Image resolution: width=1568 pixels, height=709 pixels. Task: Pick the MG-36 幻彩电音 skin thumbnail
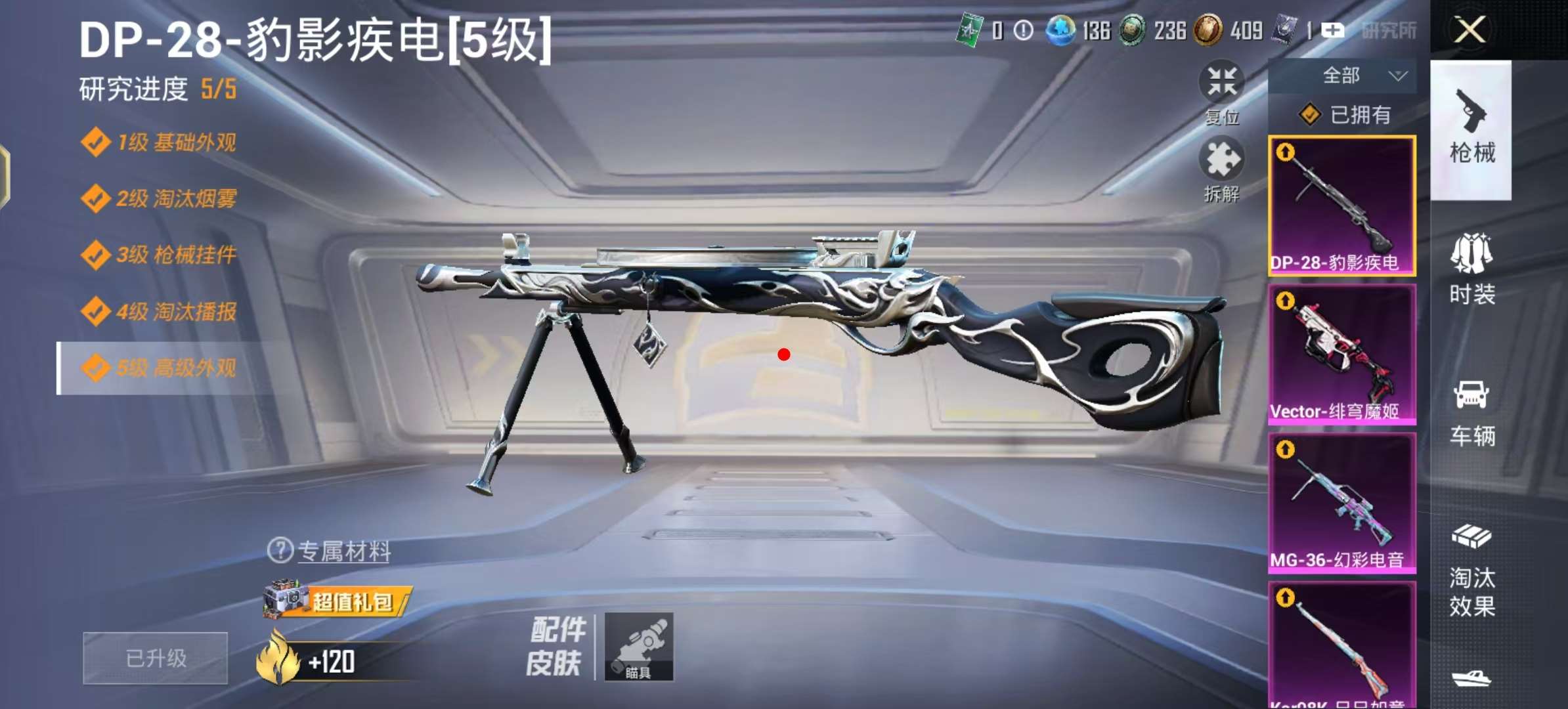pos(1341,503)
